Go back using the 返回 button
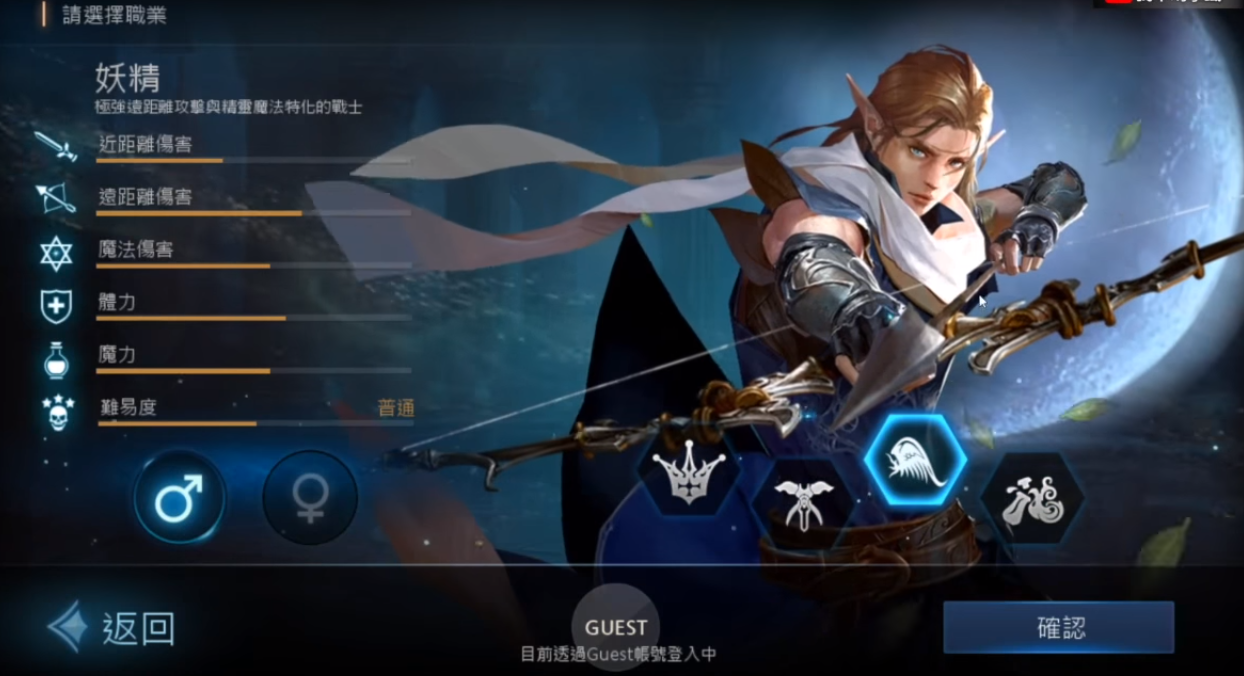1244x676 pixels. (112, 628)
